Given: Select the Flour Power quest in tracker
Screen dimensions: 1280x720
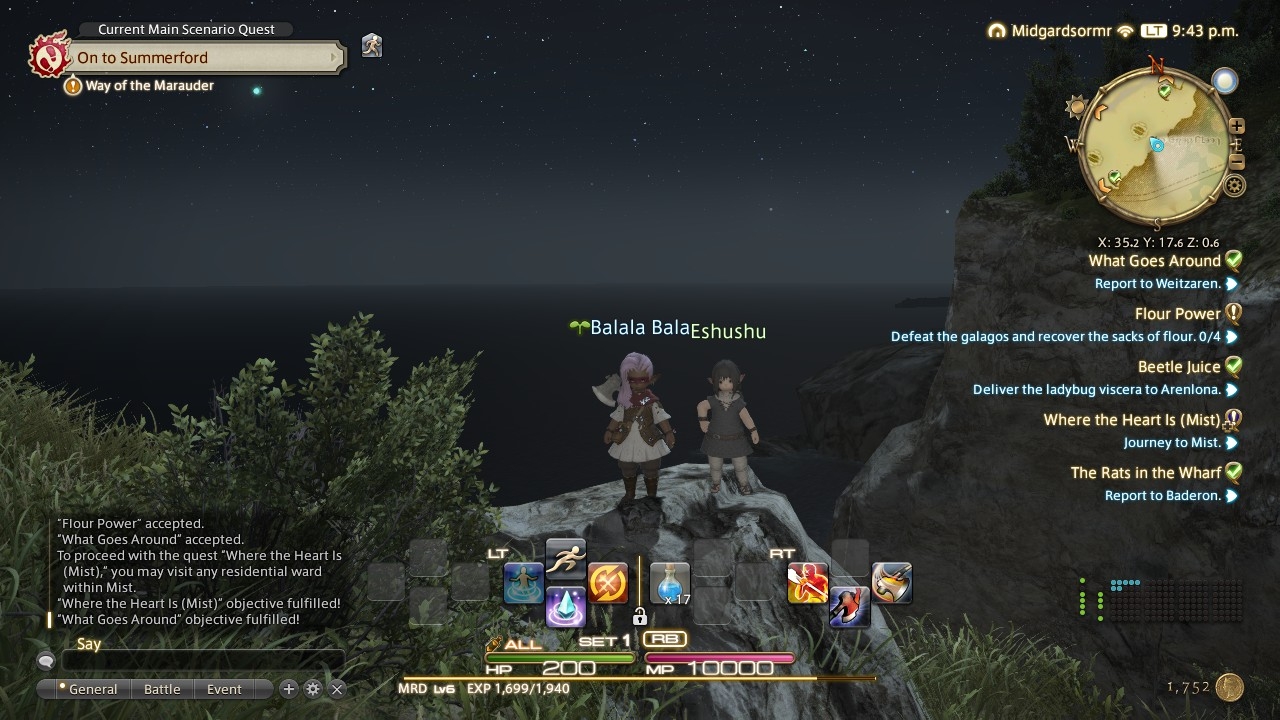Looking at the screenshot, I should click(x=1177, y=314).
